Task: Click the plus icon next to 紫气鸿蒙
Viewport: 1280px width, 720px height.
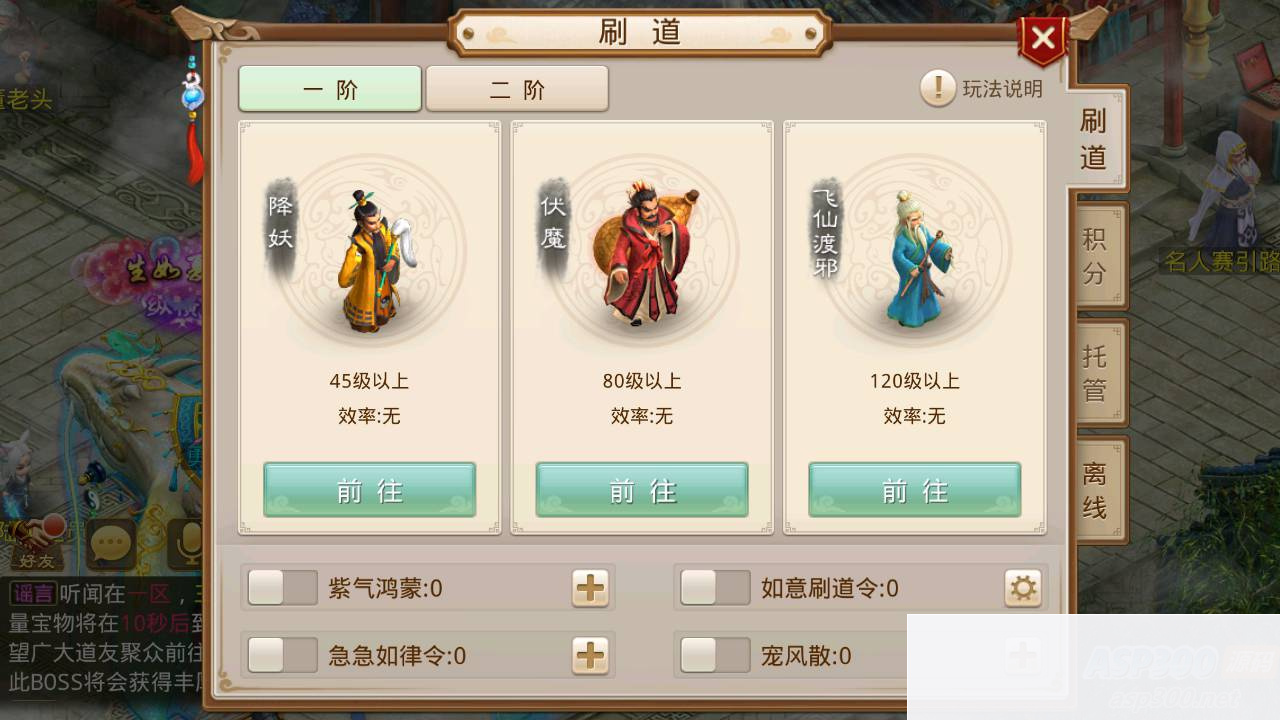Action: 589,588
